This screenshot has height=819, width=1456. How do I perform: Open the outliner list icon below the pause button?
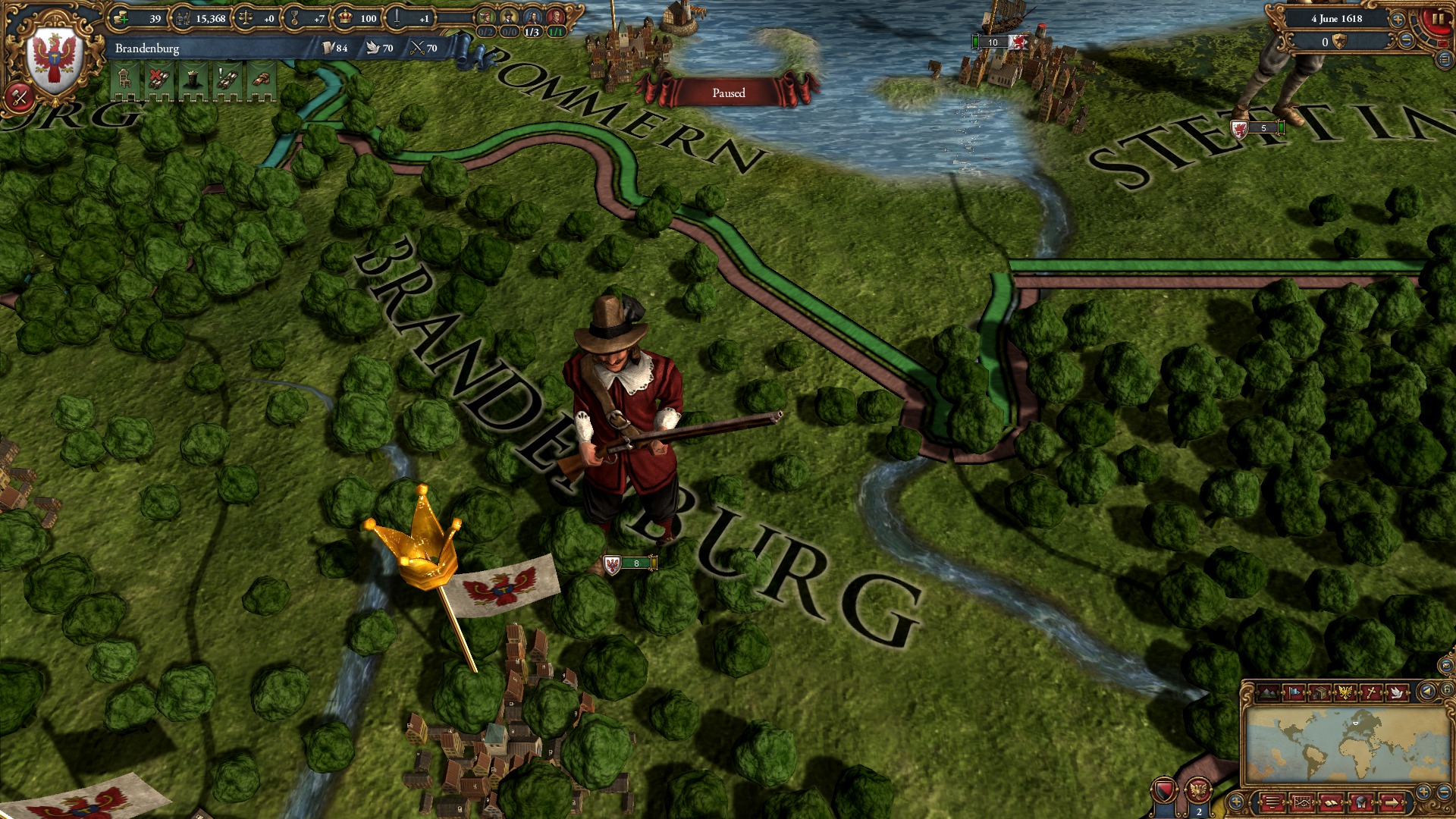tap(1444, 59)
